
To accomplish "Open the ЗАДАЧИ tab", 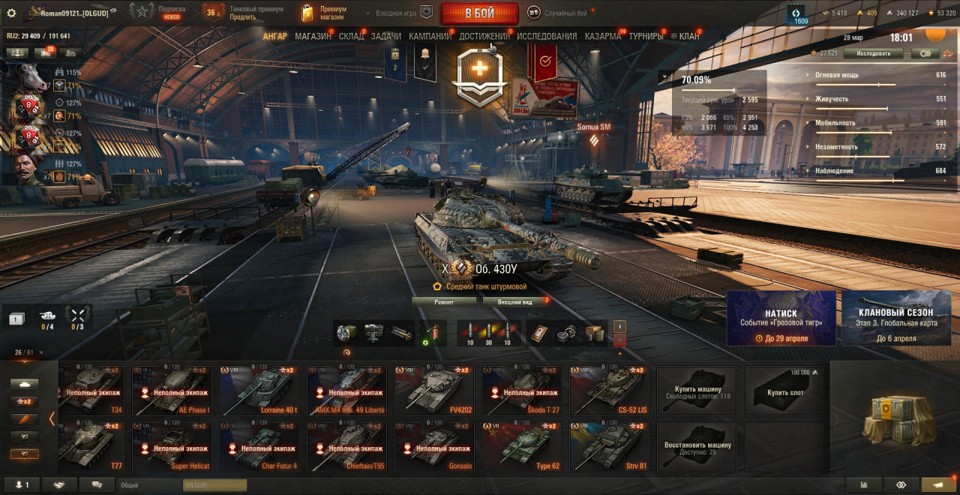I will point(386,36).
